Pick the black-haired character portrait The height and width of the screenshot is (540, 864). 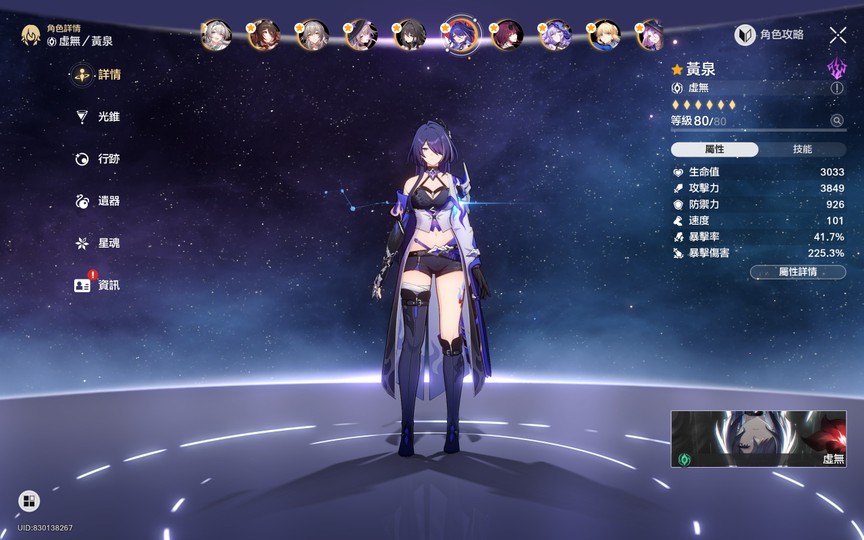[411, 35]
